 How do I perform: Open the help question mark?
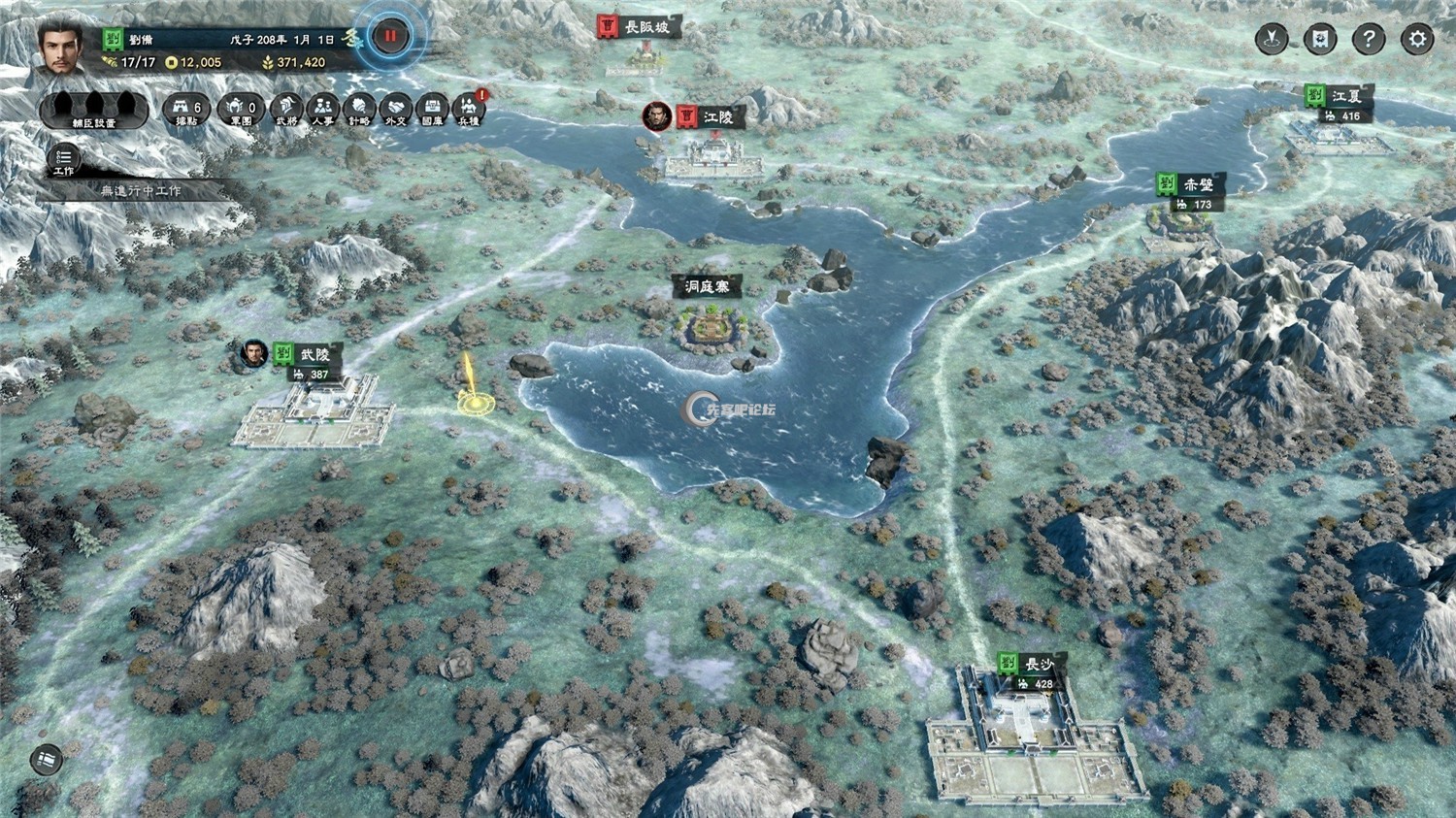click(x=1369, y=38)
